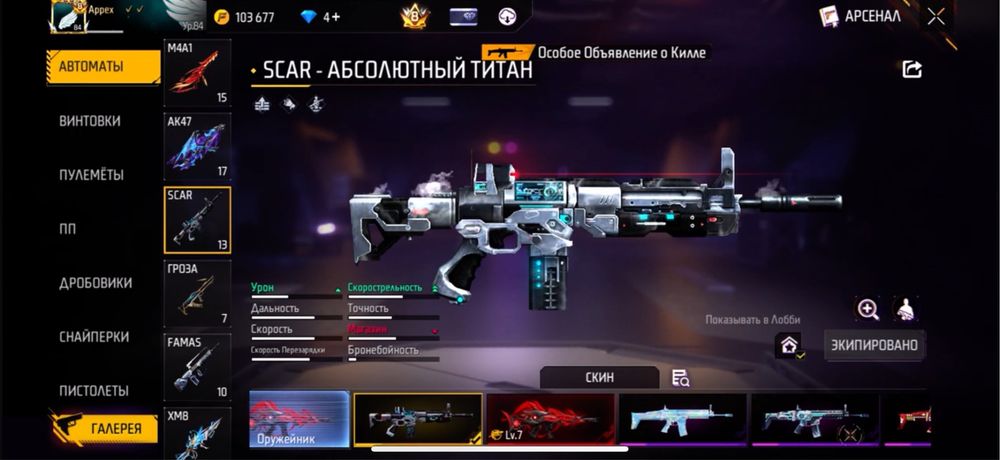The height and width of the screenshot is (460, 1000).
Task: Select the FAMAS weapon tile
Action: [x=197, y=367]
